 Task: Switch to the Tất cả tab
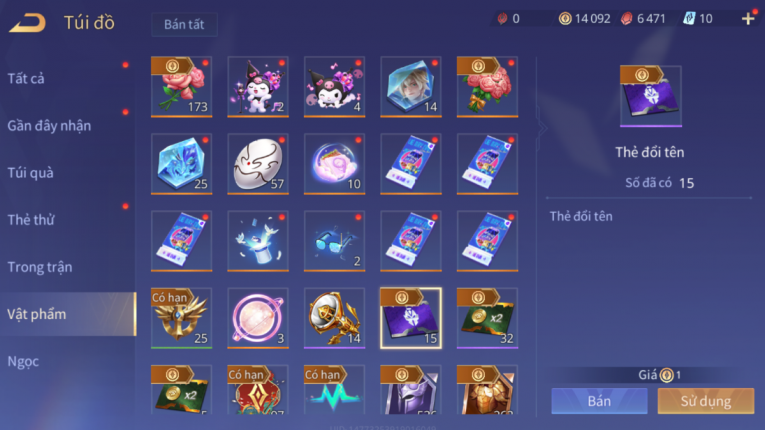tap(26, 78)
